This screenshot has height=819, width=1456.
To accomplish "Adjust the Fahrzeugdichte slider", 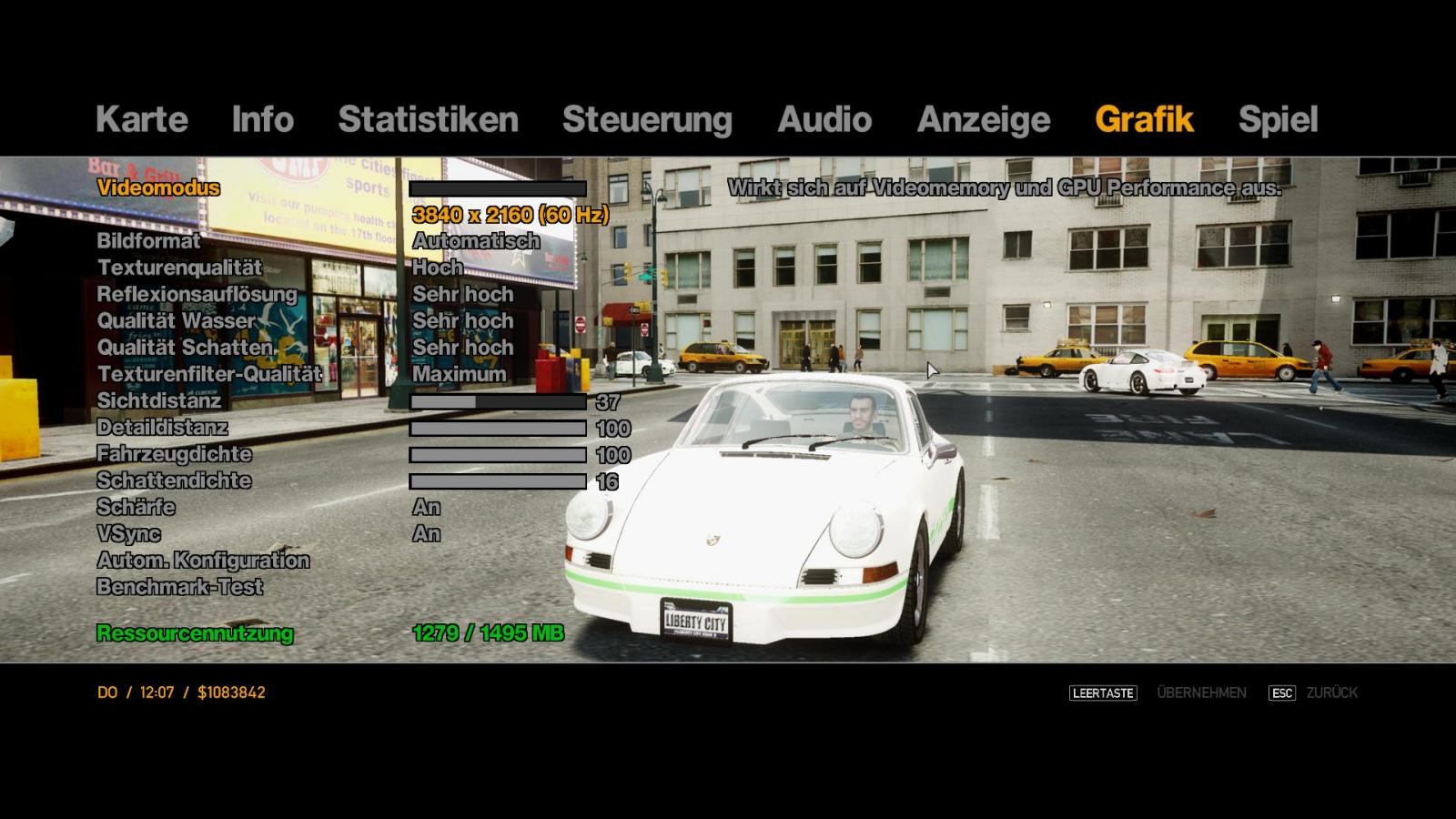I will (x=498, y=454).
